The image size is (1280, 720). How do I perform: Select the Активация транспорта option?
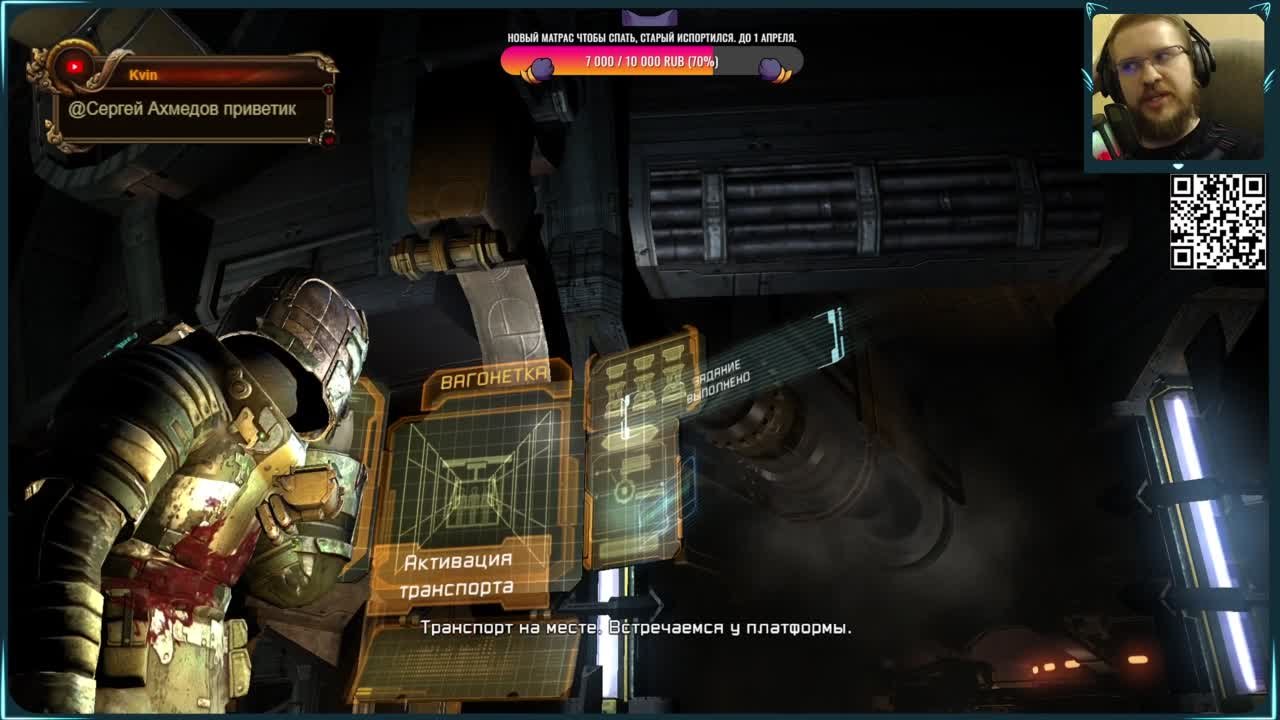(458, 574)
